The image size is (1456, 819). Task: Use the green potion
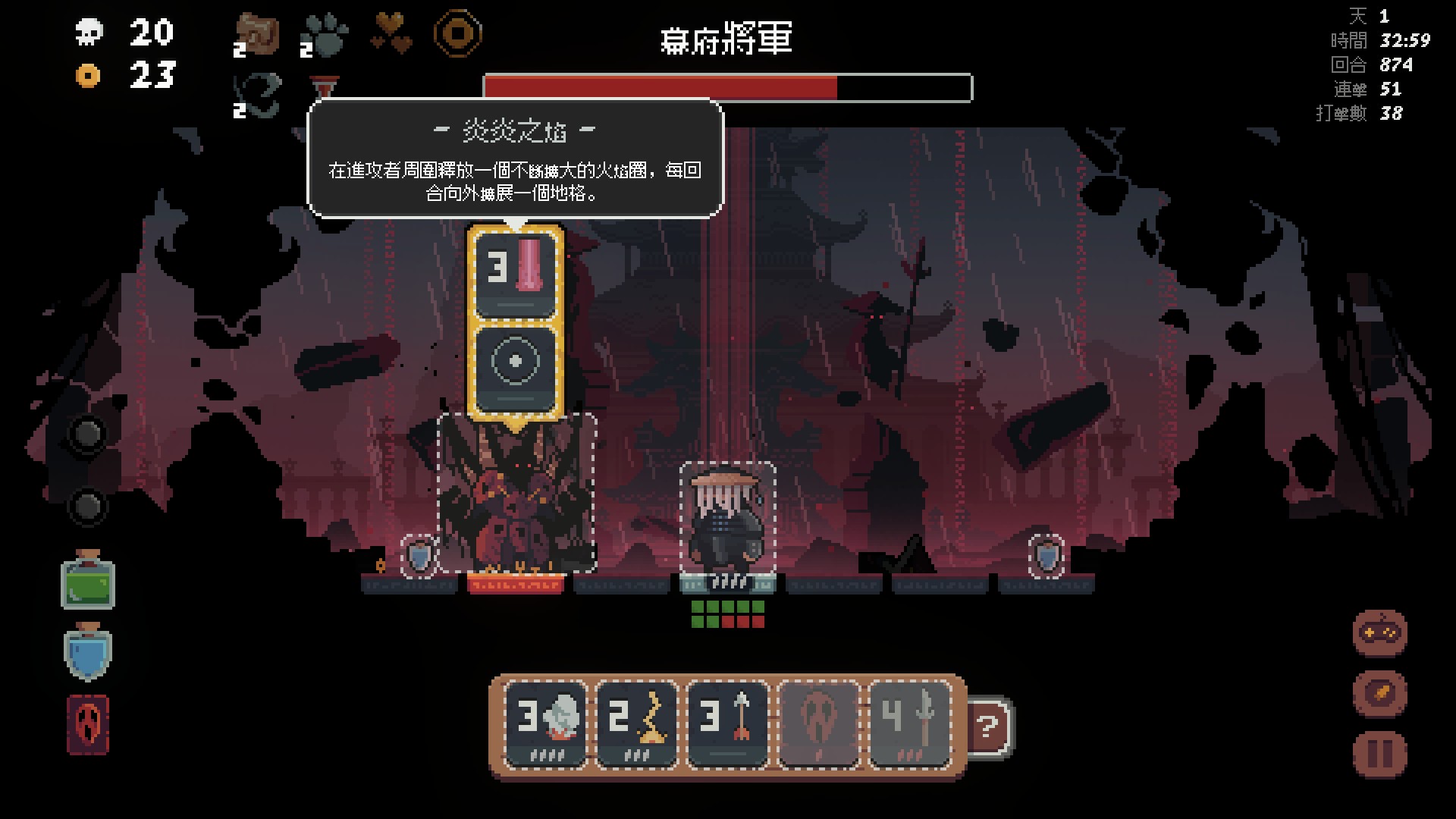click(x=88, y=580)
